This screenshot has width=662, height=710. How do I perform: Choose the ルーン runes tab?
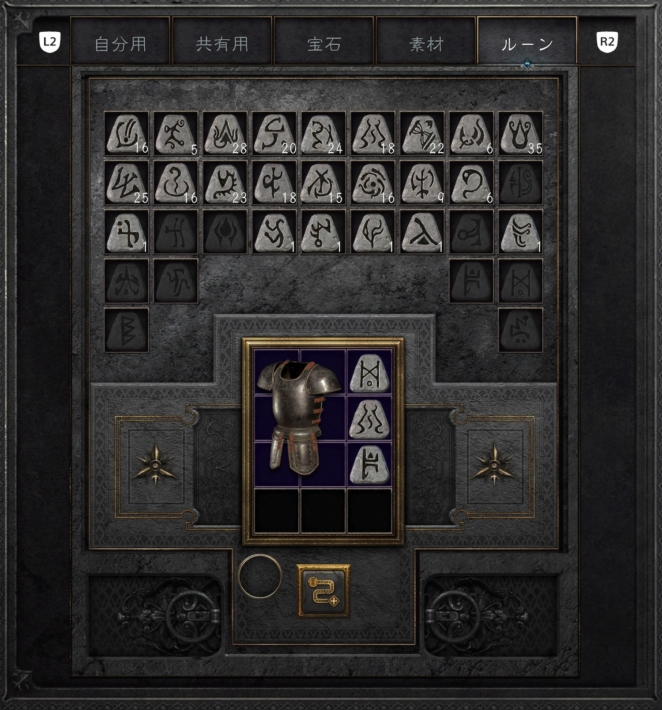coord(527,45)
